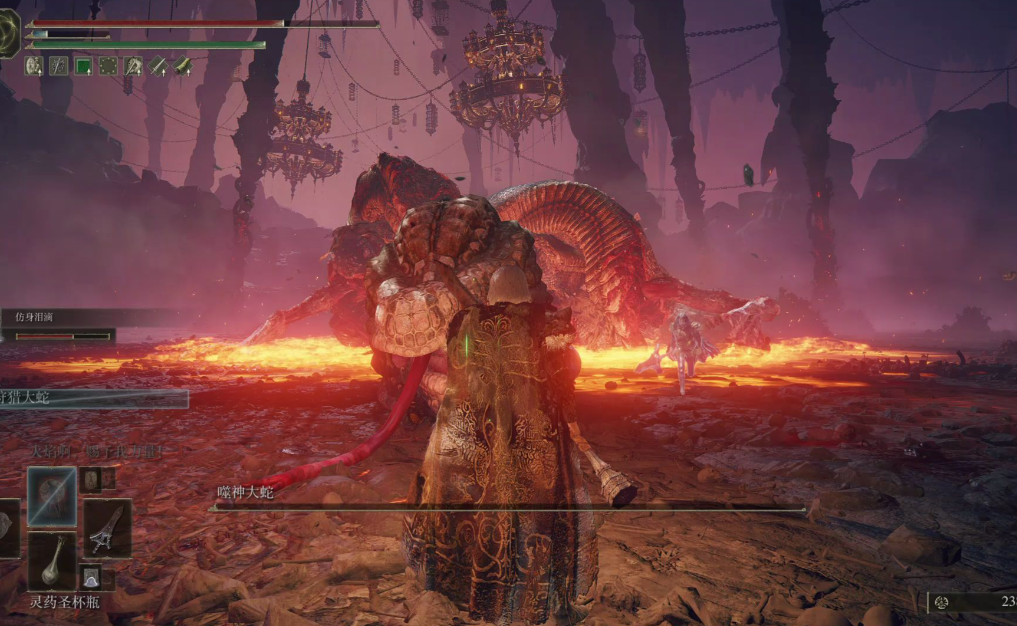Click the compass emblem beside the health bar
This screenshot has width=1017, height=626.
9,33
